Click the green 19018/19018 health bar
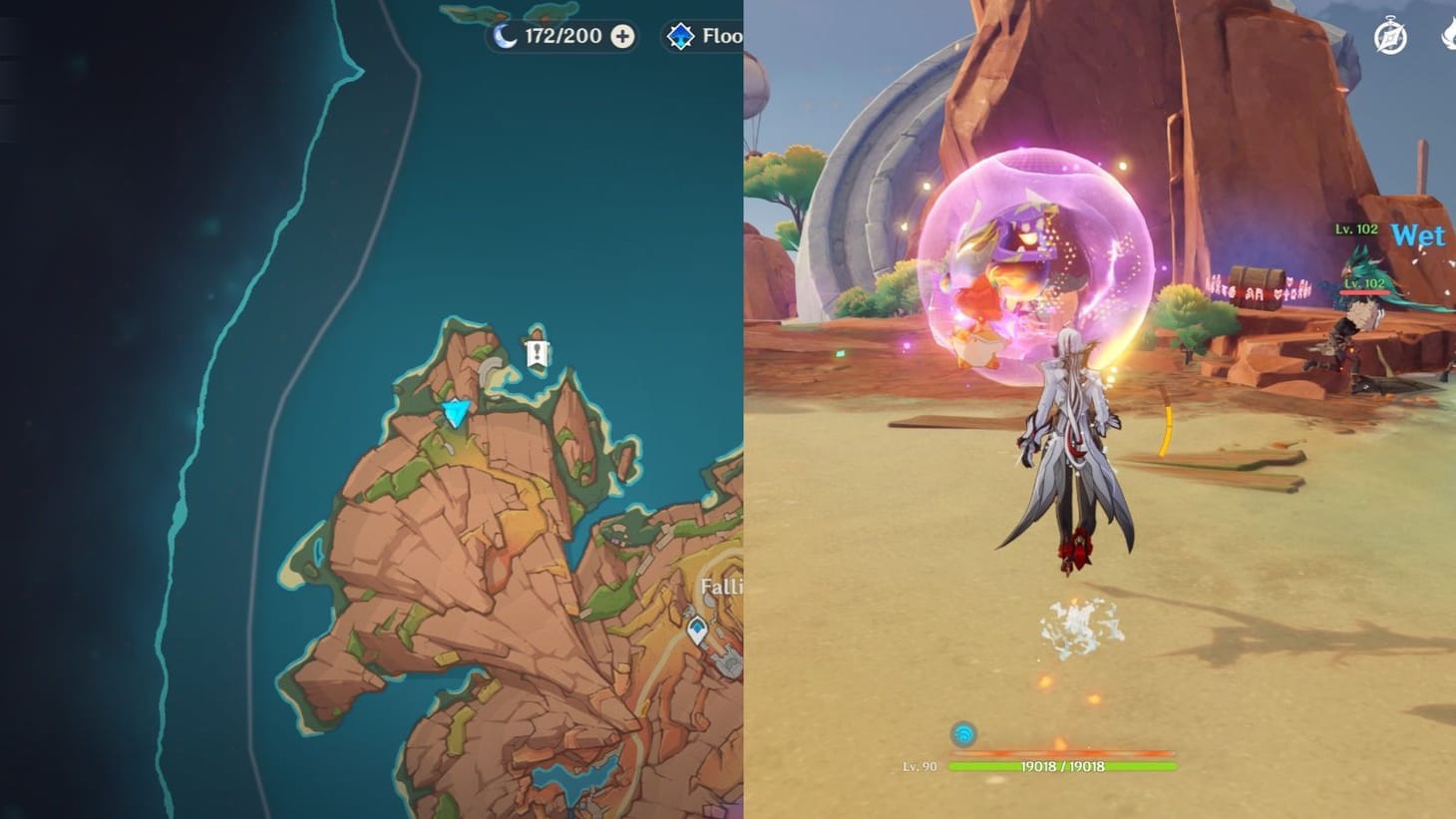This screenshot has height=819, width=1456. pyautogui.click(x=1064, y=768)
